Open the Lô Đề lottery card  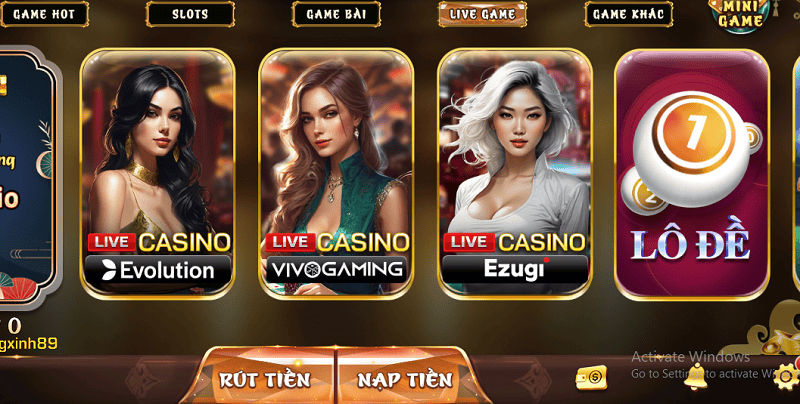(x=690, y=172)
